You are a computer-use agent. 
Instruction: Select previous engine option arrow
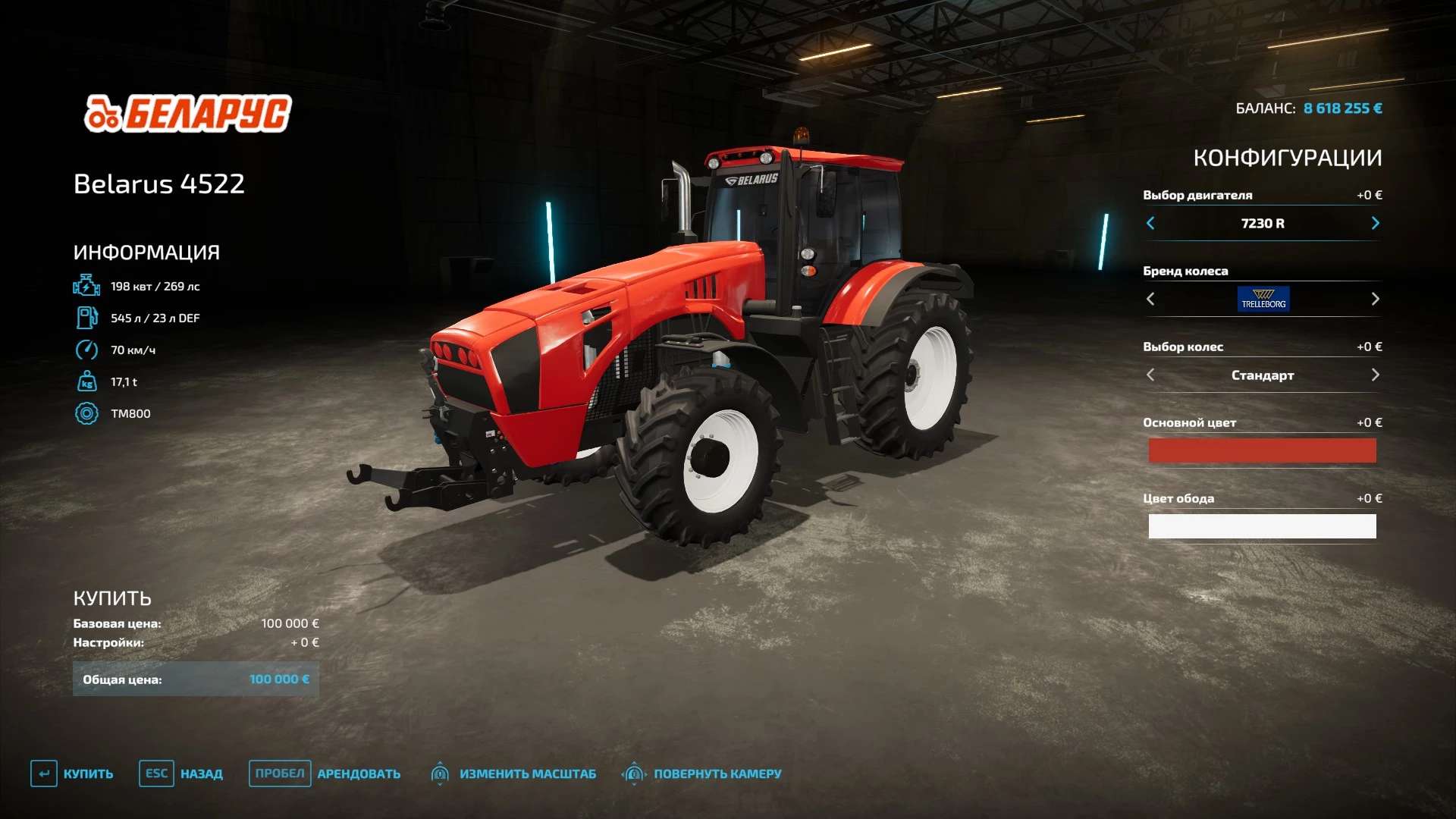tap(1150, 223)
